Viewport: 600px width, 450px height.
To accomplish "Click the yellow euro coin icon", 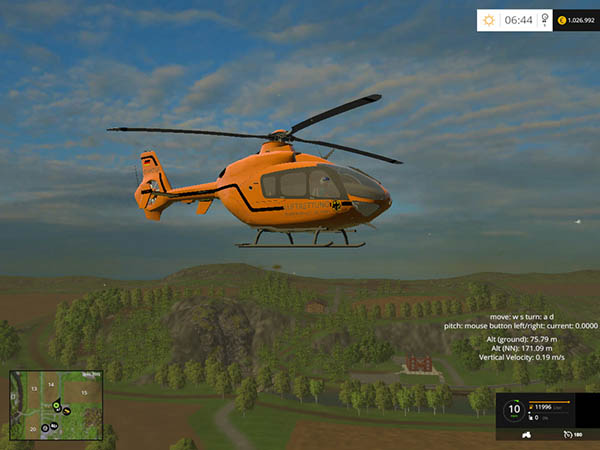I will (562, 19).
